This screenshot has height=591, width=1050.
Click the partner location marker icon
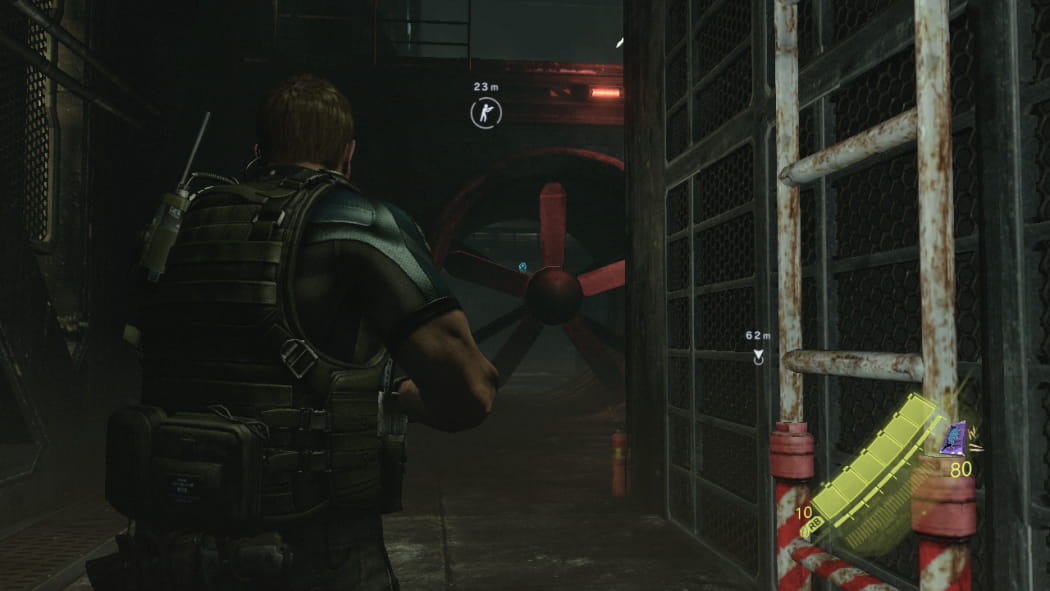pos(485,113)
